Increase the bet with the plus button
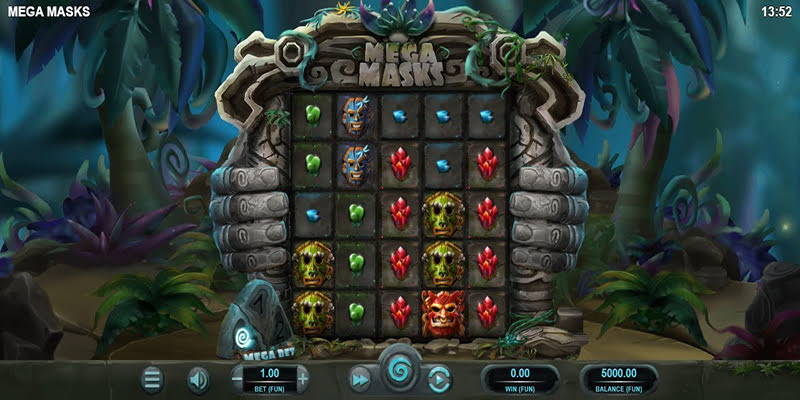800x400 pixels. pyautogui.click(x=302, y=380)
